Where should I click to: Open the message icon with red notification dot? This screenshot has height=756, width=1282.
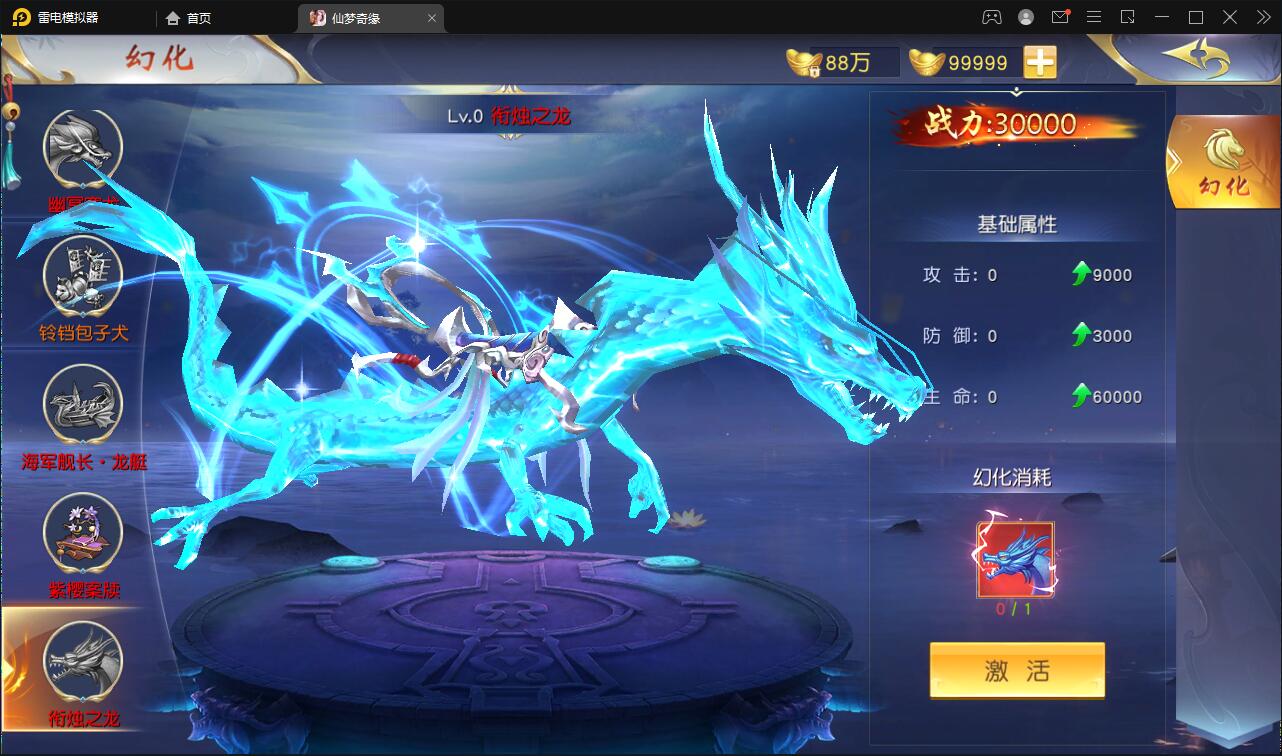[x=1062, y=17]
